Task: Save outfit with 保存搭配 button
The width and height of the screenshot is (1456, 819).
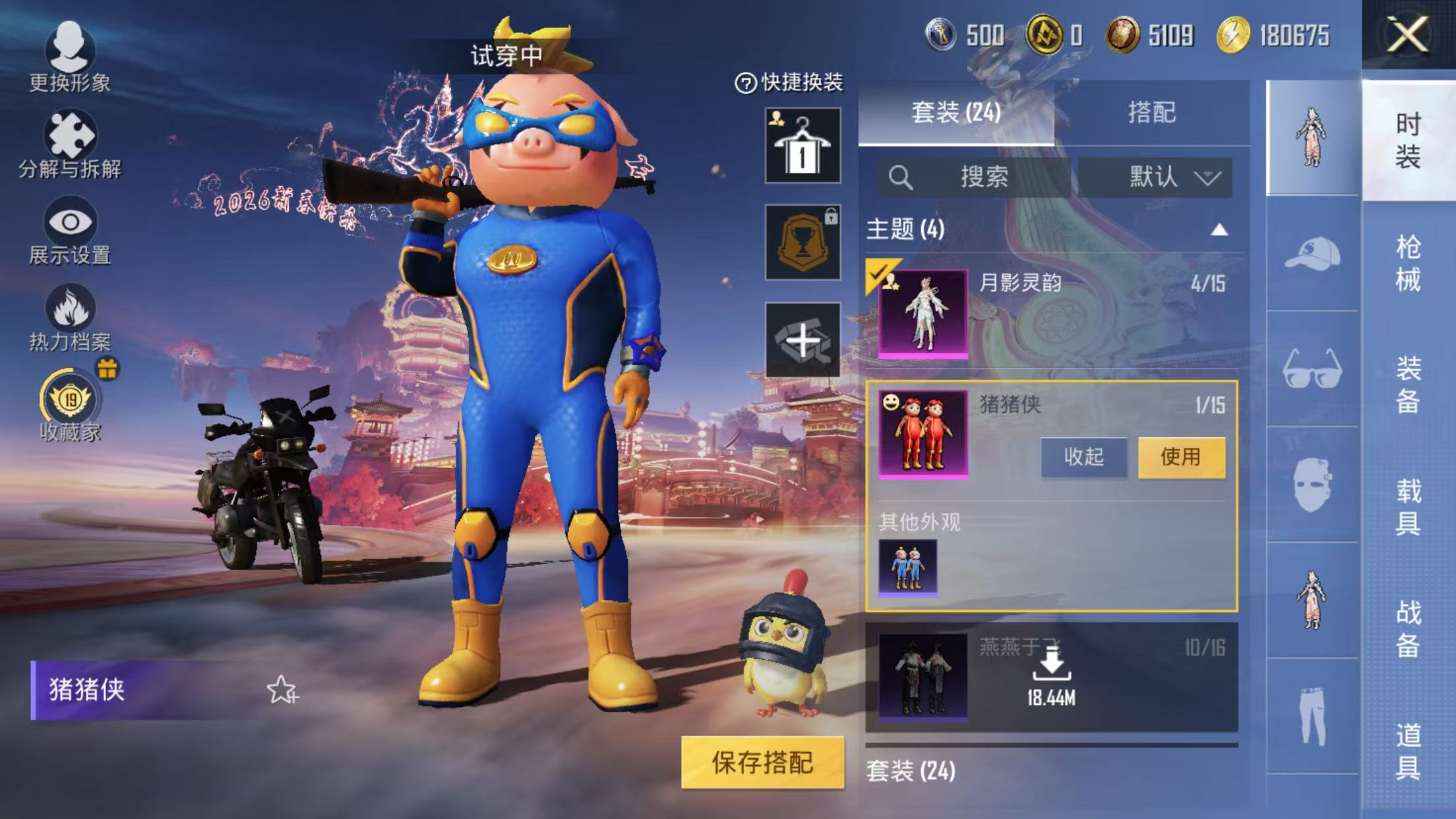Action: 762,762
